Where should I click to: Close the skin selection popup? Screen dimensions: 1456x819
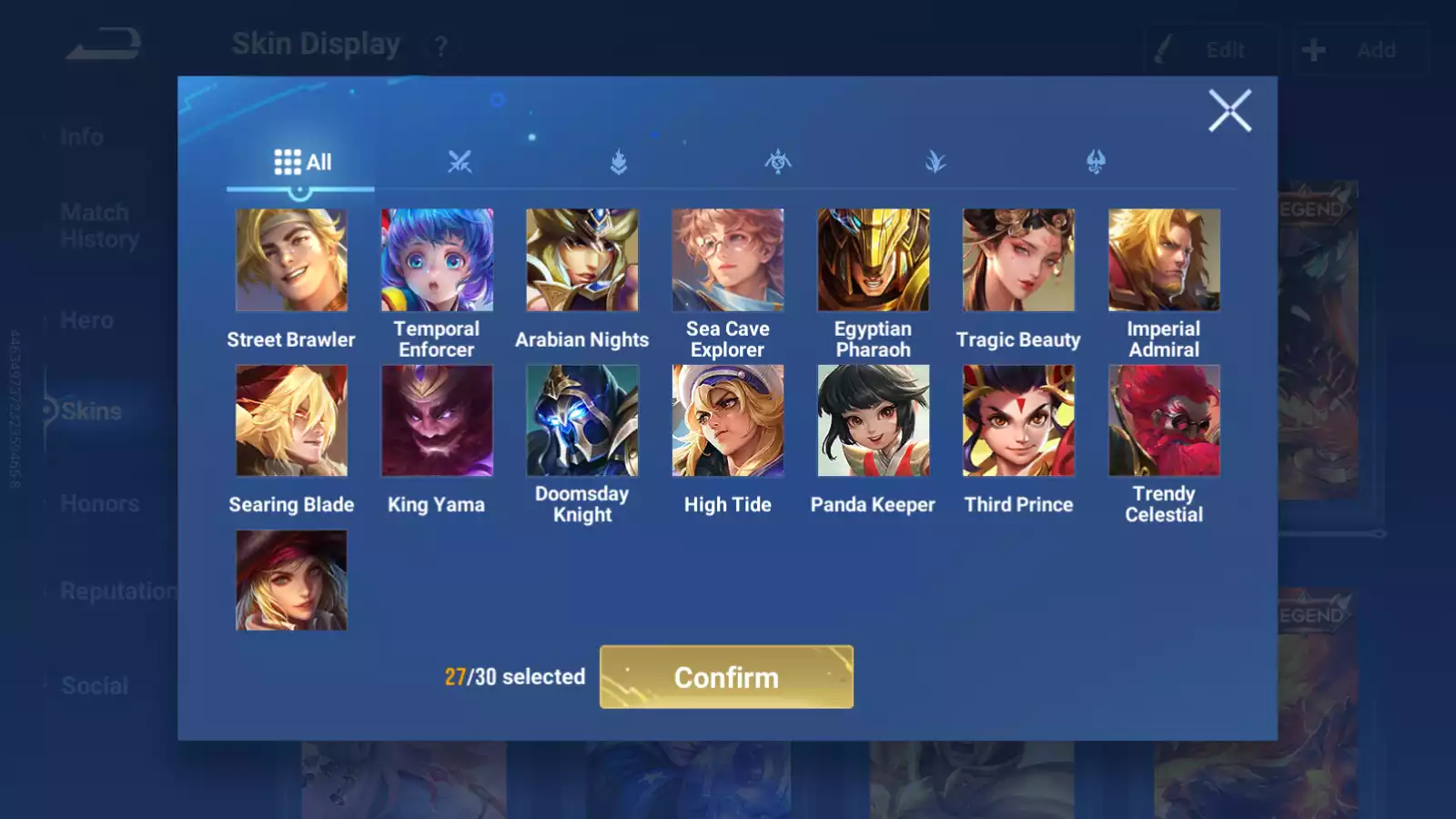(x=1229, y=111)
